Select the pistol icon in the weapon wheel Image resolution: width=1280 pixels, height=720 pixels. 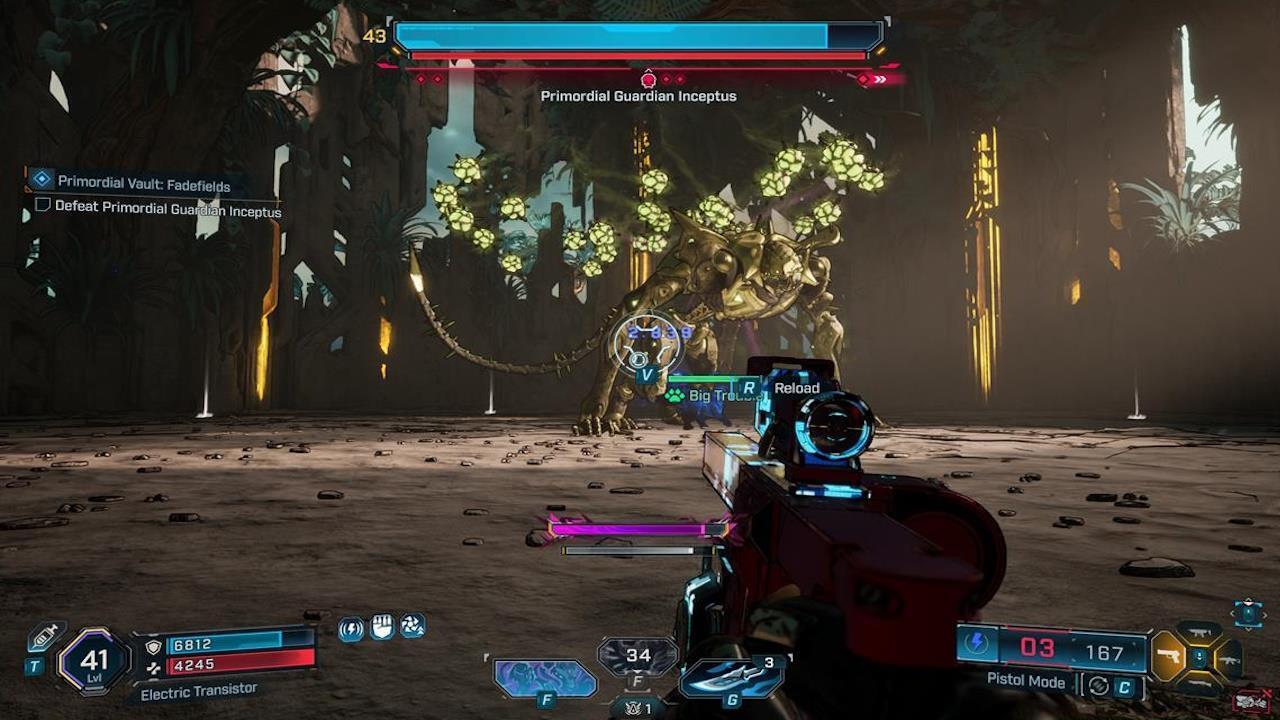pos(1171,656)
